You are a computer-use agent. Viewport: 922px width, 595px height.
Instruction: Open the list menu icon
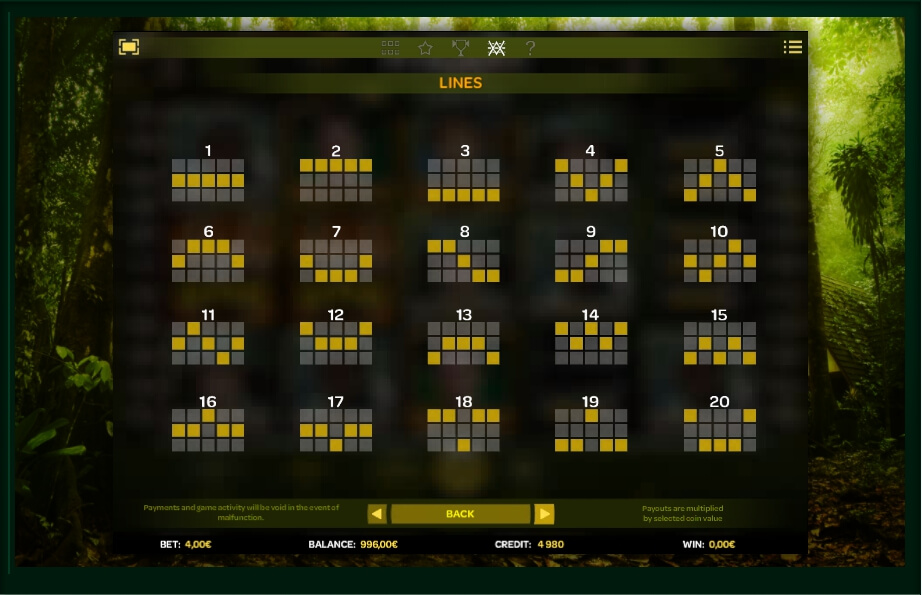click(792, 47)
